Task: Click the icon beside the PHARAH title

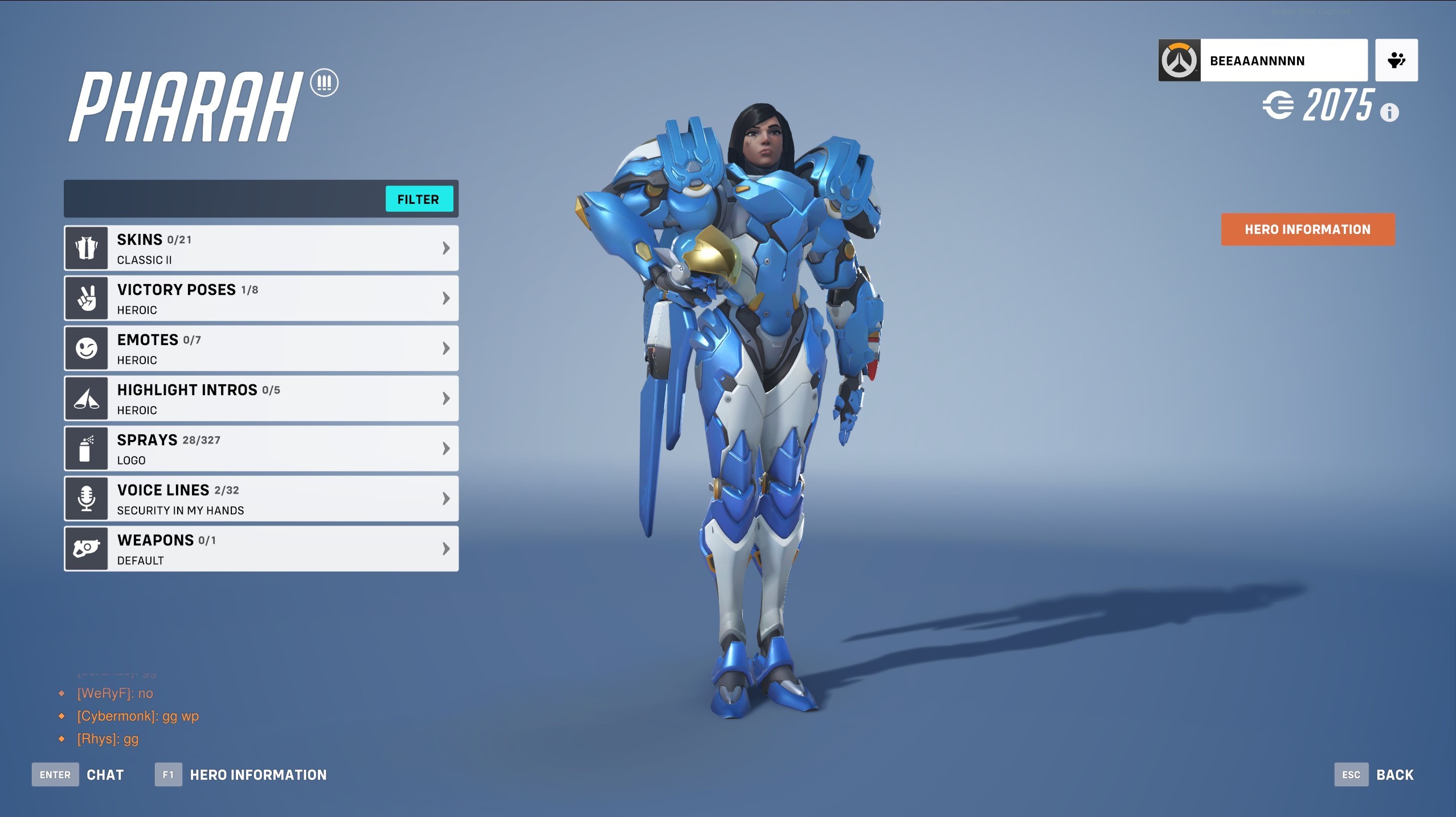Action: click(325, 83)
